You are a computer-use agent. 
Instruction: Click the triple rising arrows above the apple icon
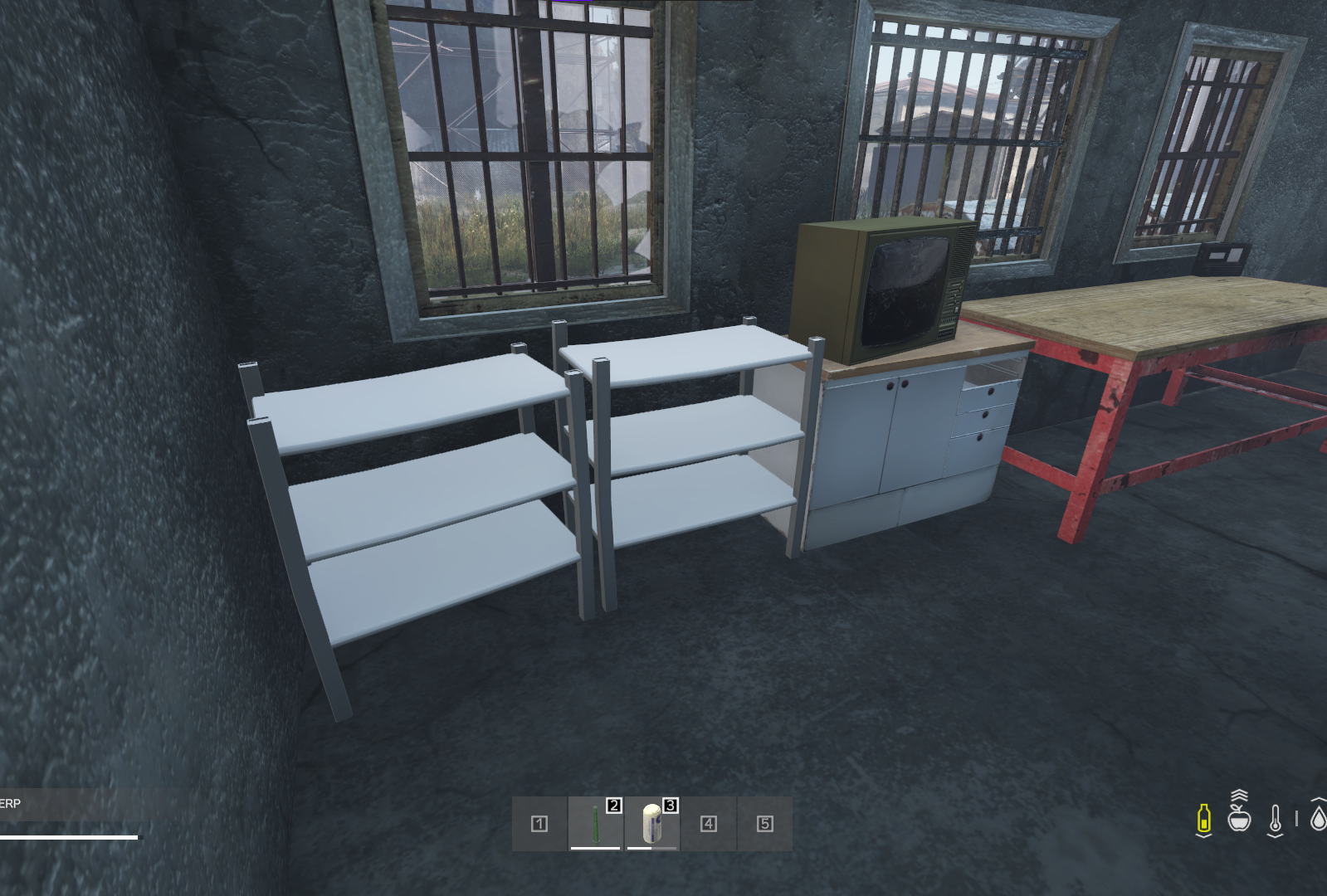(1239, 795)
